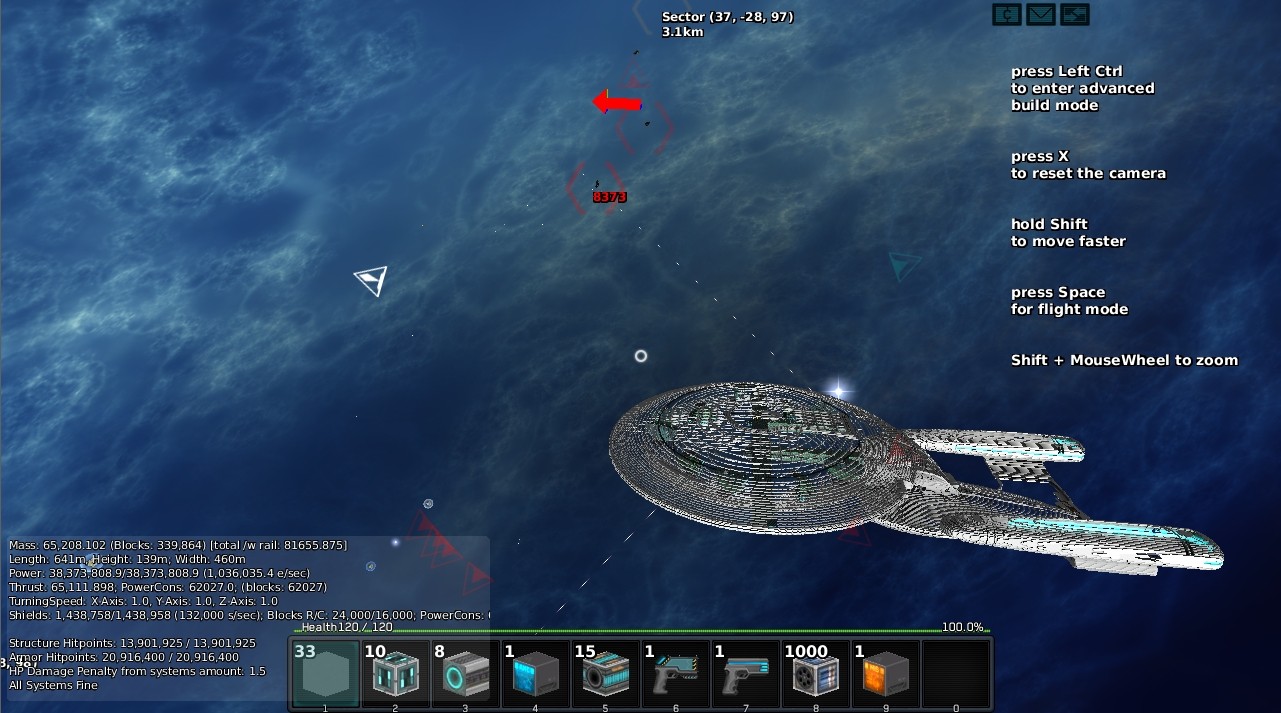Select the translucent hull block slot with 33

click(x=326, y=673)
